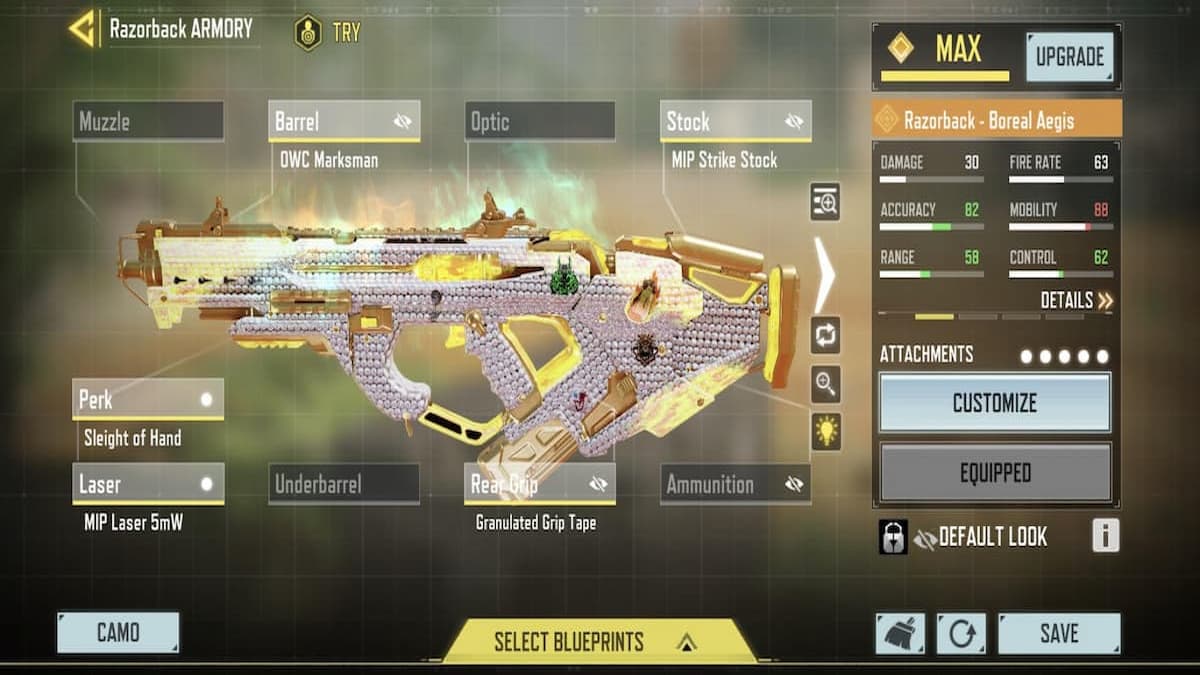Click the CUSTOMIZE button

coord(995,403)
